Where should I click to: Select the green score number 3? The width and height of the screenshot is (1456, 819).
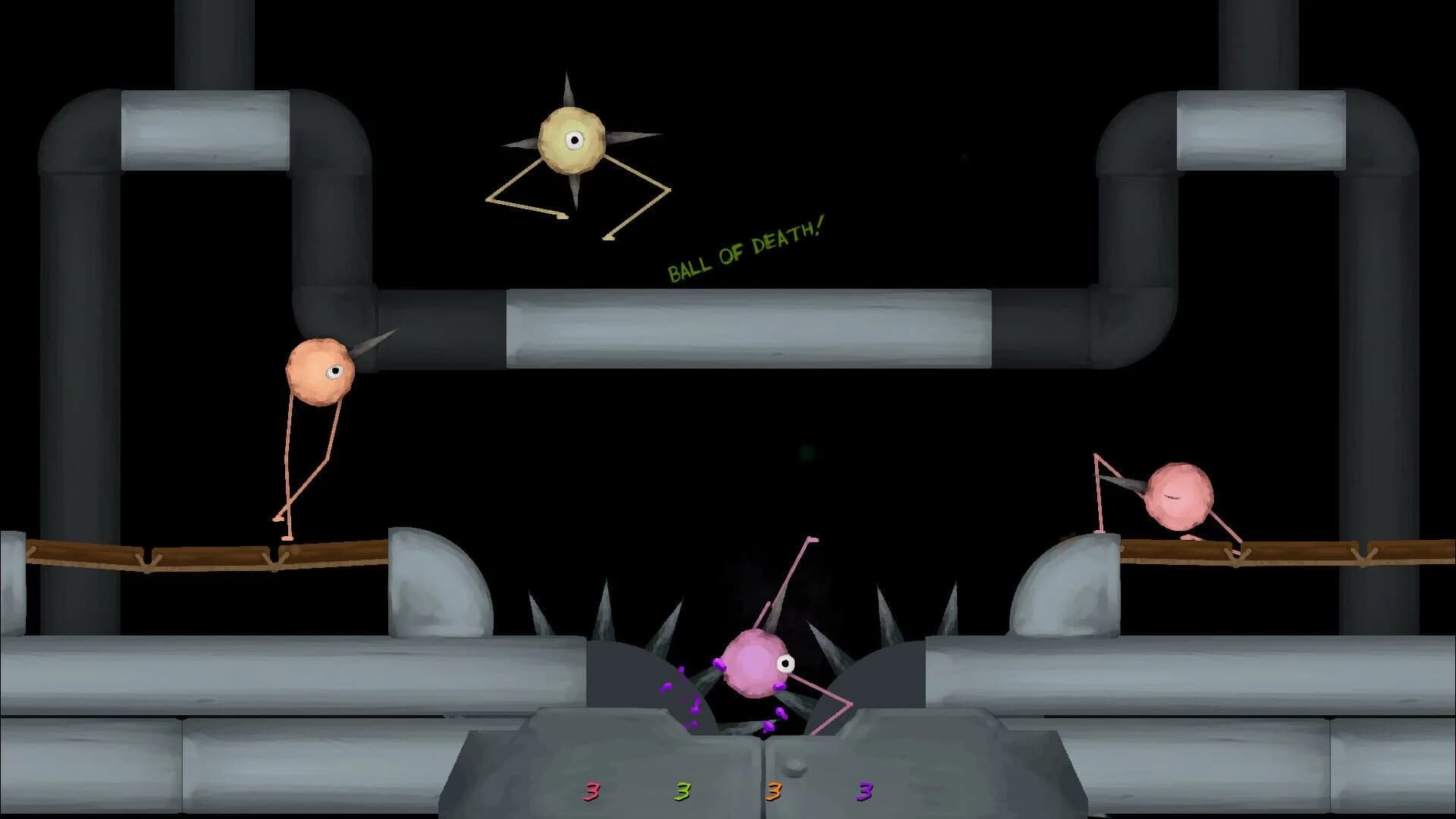682,792
